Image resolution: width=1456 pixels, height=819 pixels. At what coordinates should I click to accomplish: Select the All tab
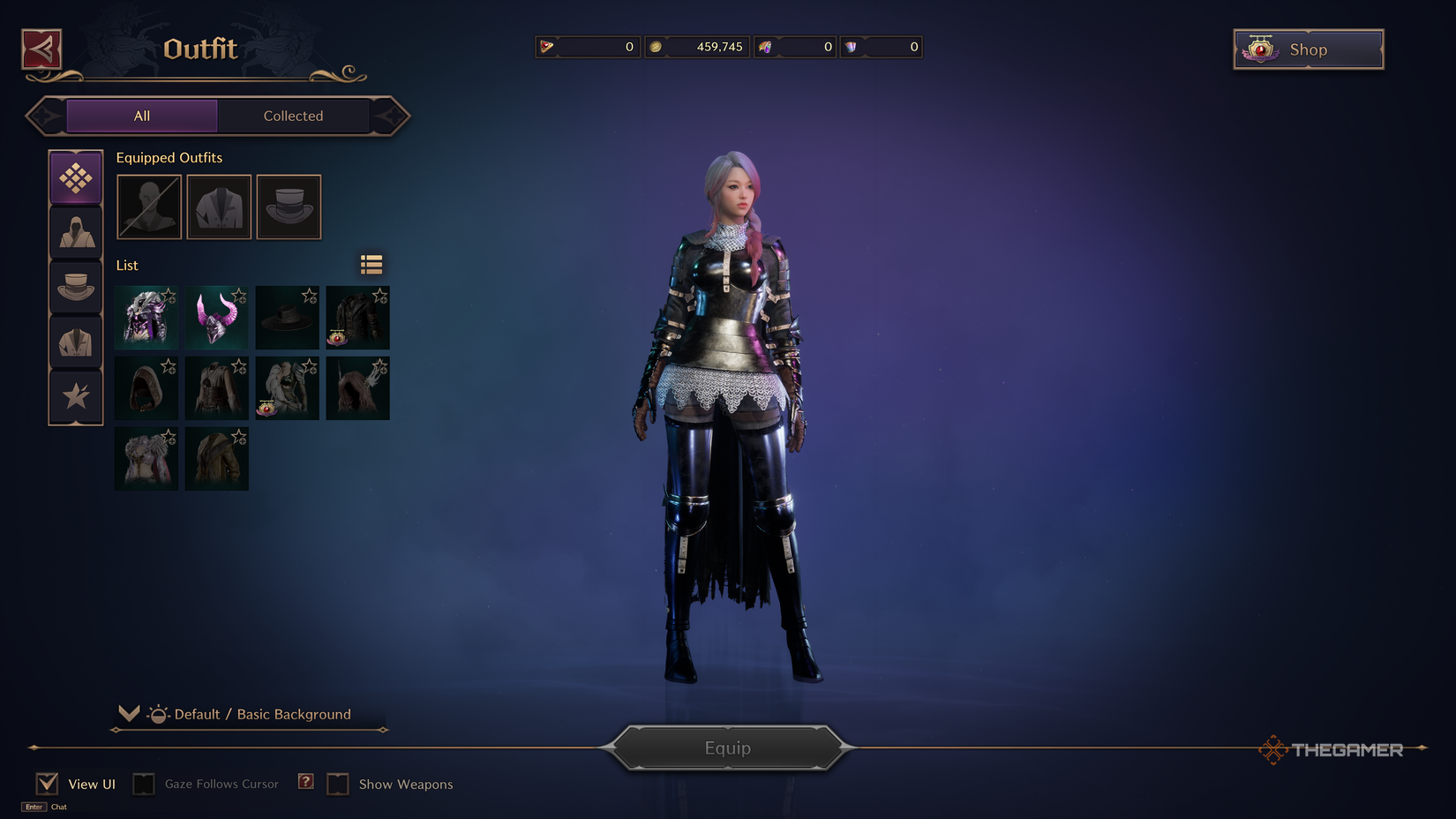coord(141,116)
